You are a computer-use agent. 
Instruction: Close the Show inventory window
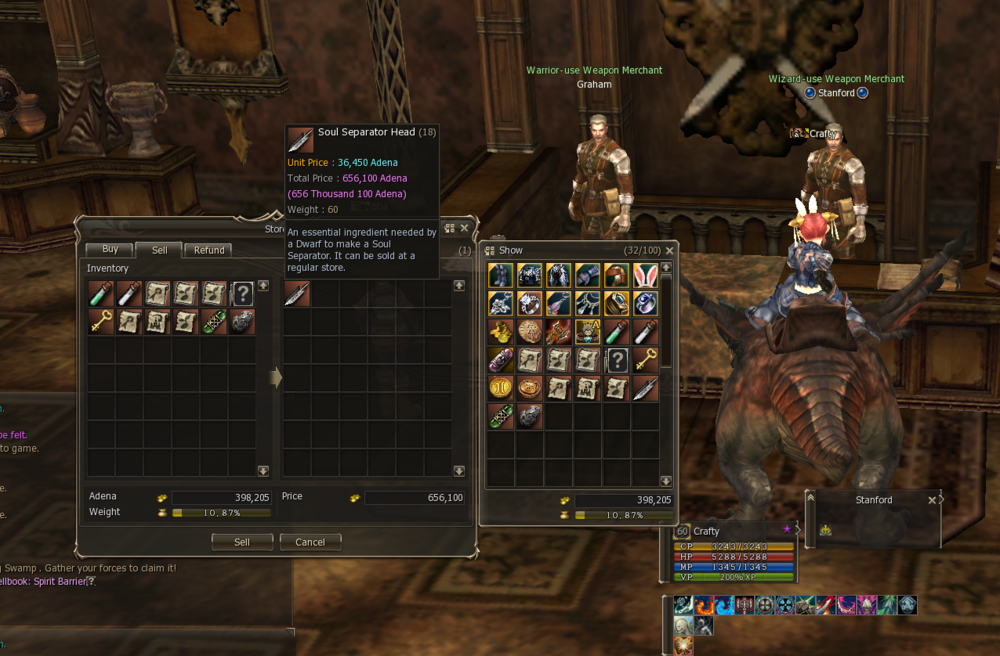pyautogui.click(x=669, y=250)
